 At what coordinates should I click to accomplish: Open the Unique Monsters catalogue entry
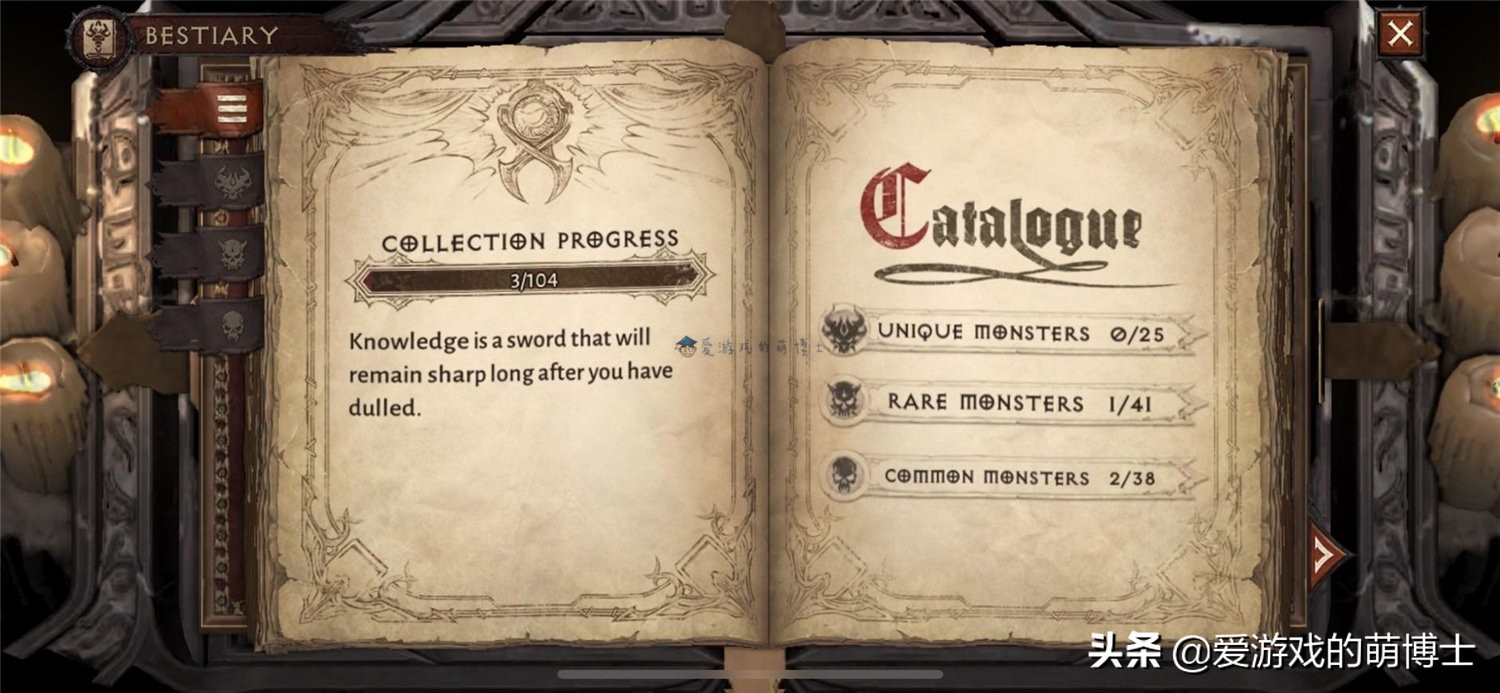point(1010,333)
